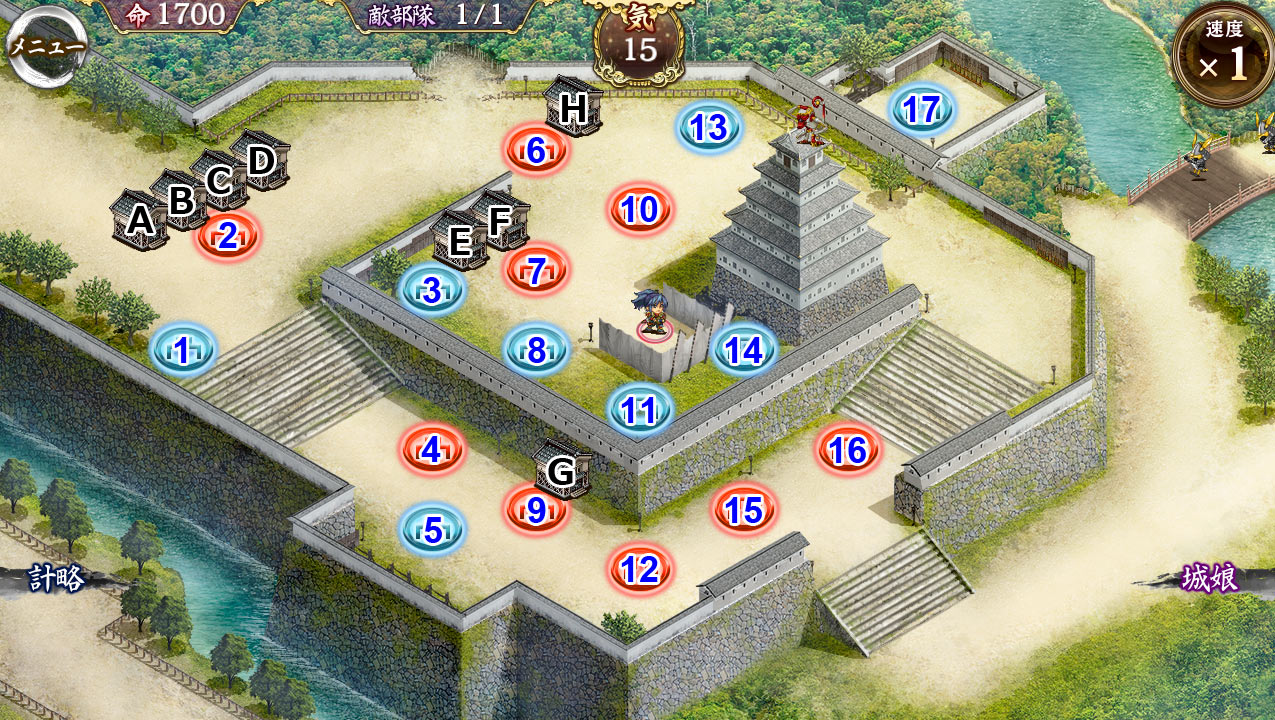The image size is (1275, 720).
Task: Select red deployment slot 12
Action: pyautogui.click(x=640, y=570)
